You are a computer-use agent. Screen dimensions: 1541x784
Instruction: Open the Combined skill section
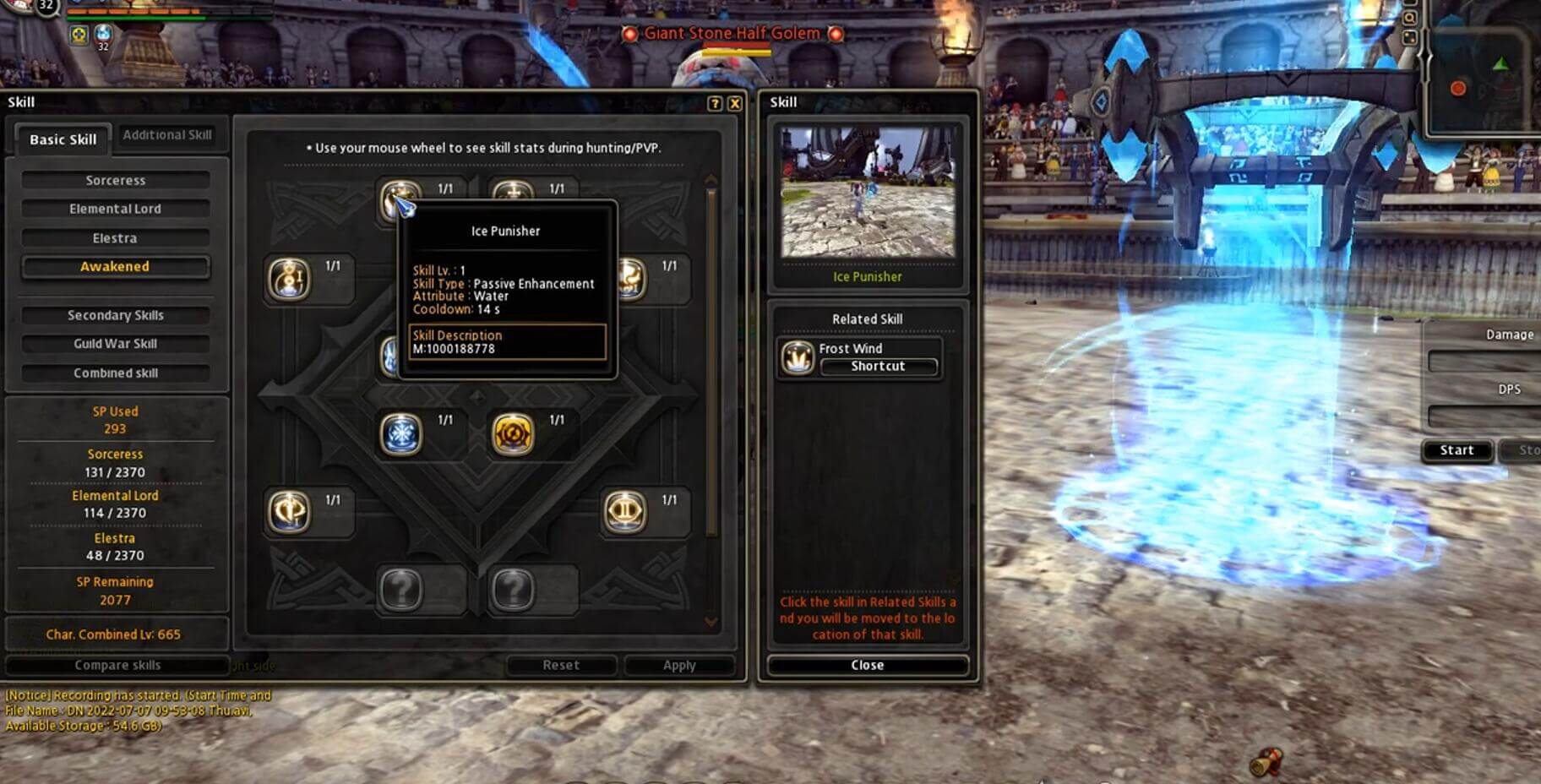coord(116,373)
